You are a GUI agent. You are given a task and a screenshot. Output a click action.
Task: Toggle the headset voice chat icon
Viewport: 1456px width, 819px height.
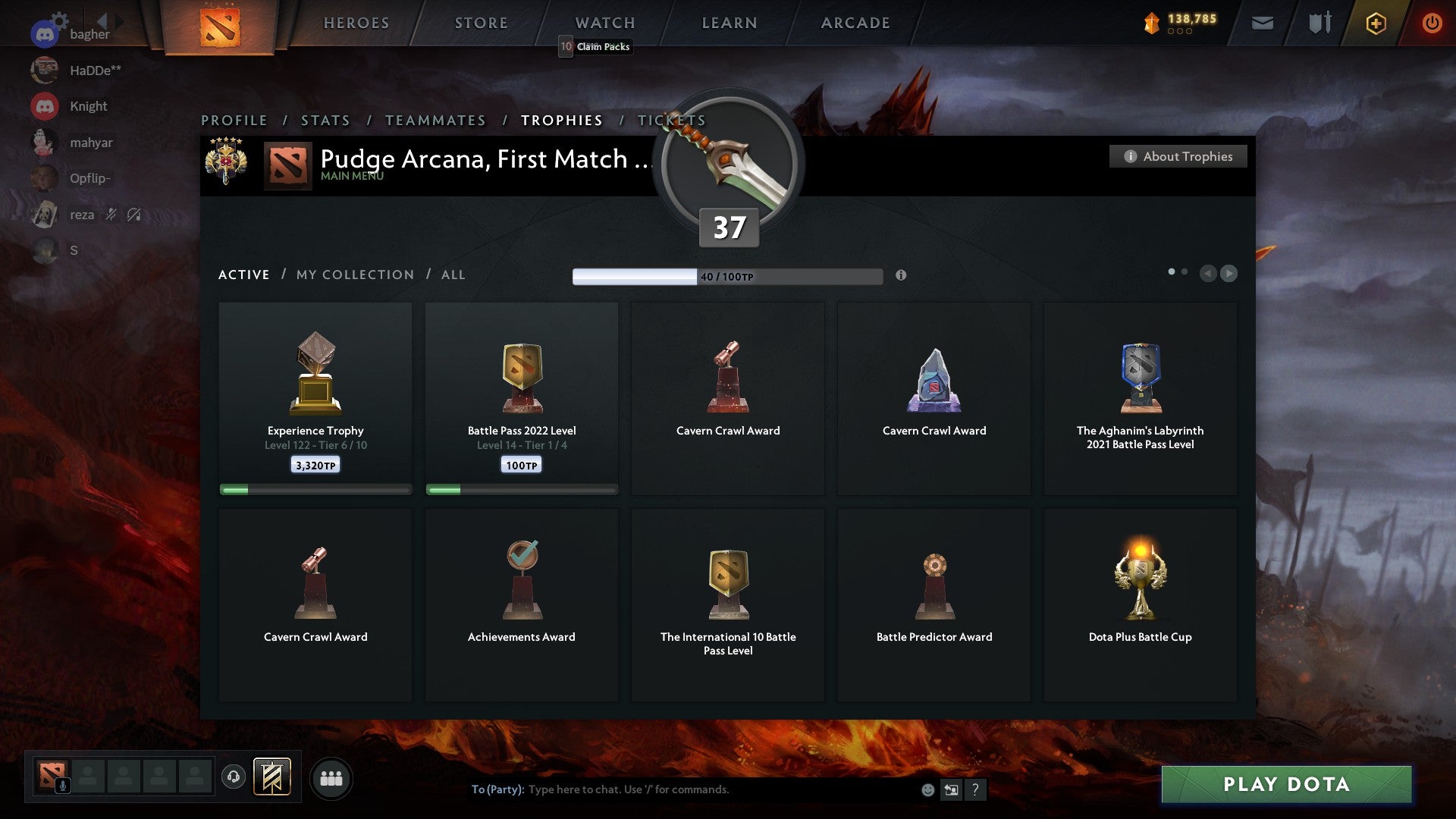tap(233, 777)
